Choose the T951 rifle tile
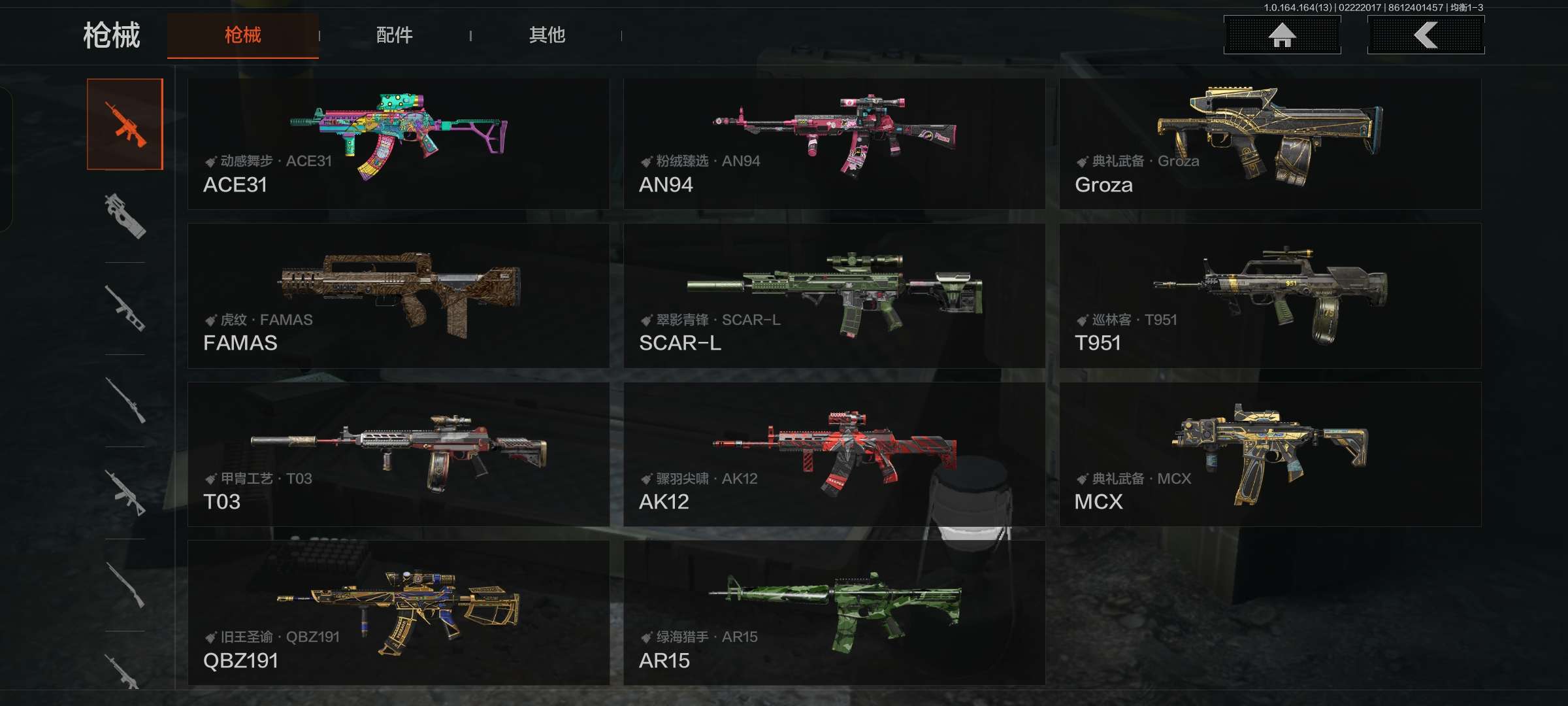 [1270, 295]
